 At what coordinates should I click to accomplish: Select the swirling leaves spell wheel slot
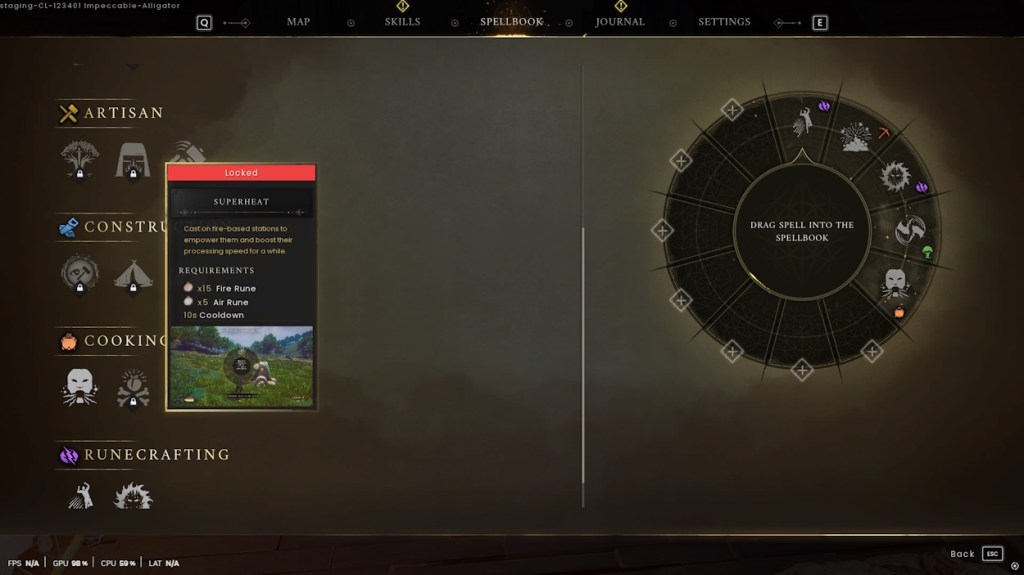pyautogui.click(x=909, y=230)
